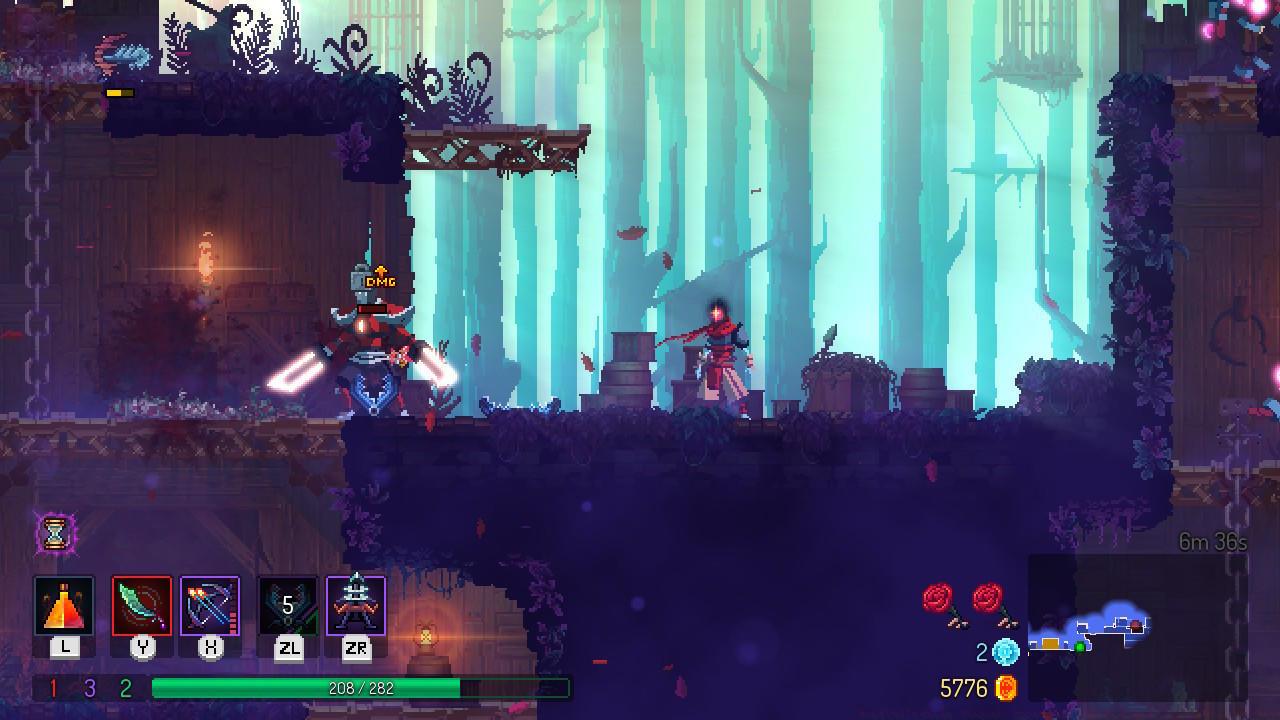Viewport: 1280px width, 720px height.
Task: Toggle the purple Tactics stat marked 3
Action: click(89, 687)
